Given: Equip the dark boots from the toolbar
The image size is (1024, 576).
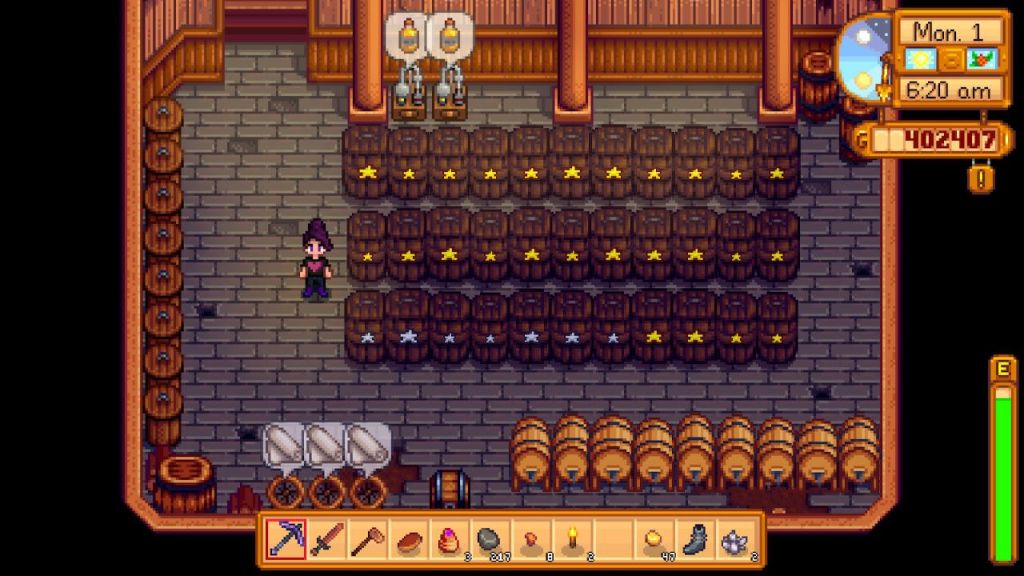Looking at the screenshot, I should 696,541.
